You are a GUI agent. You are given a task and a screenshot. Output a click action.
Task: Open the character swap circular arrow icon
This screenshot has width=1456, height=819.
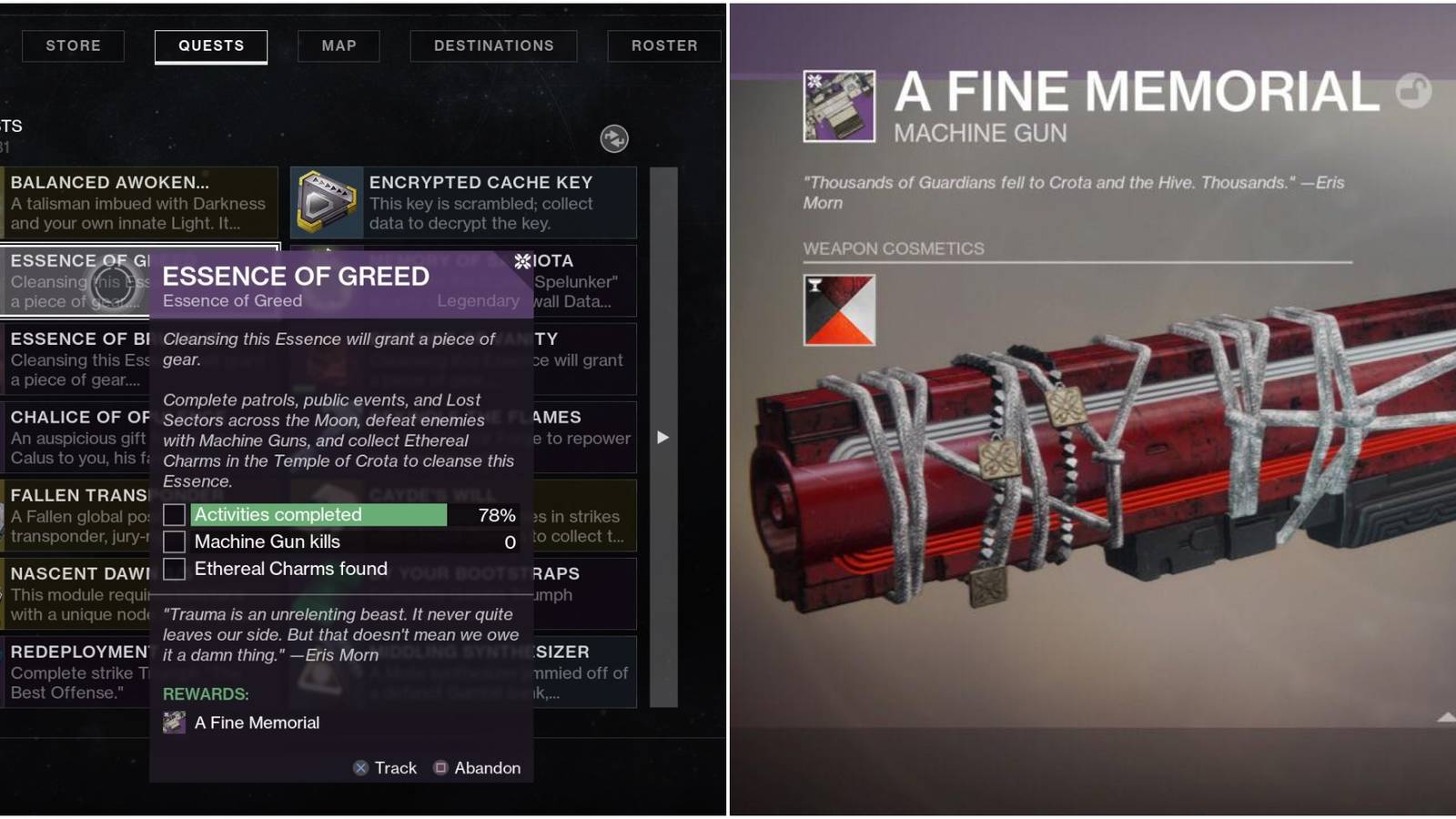click(613, 138)
